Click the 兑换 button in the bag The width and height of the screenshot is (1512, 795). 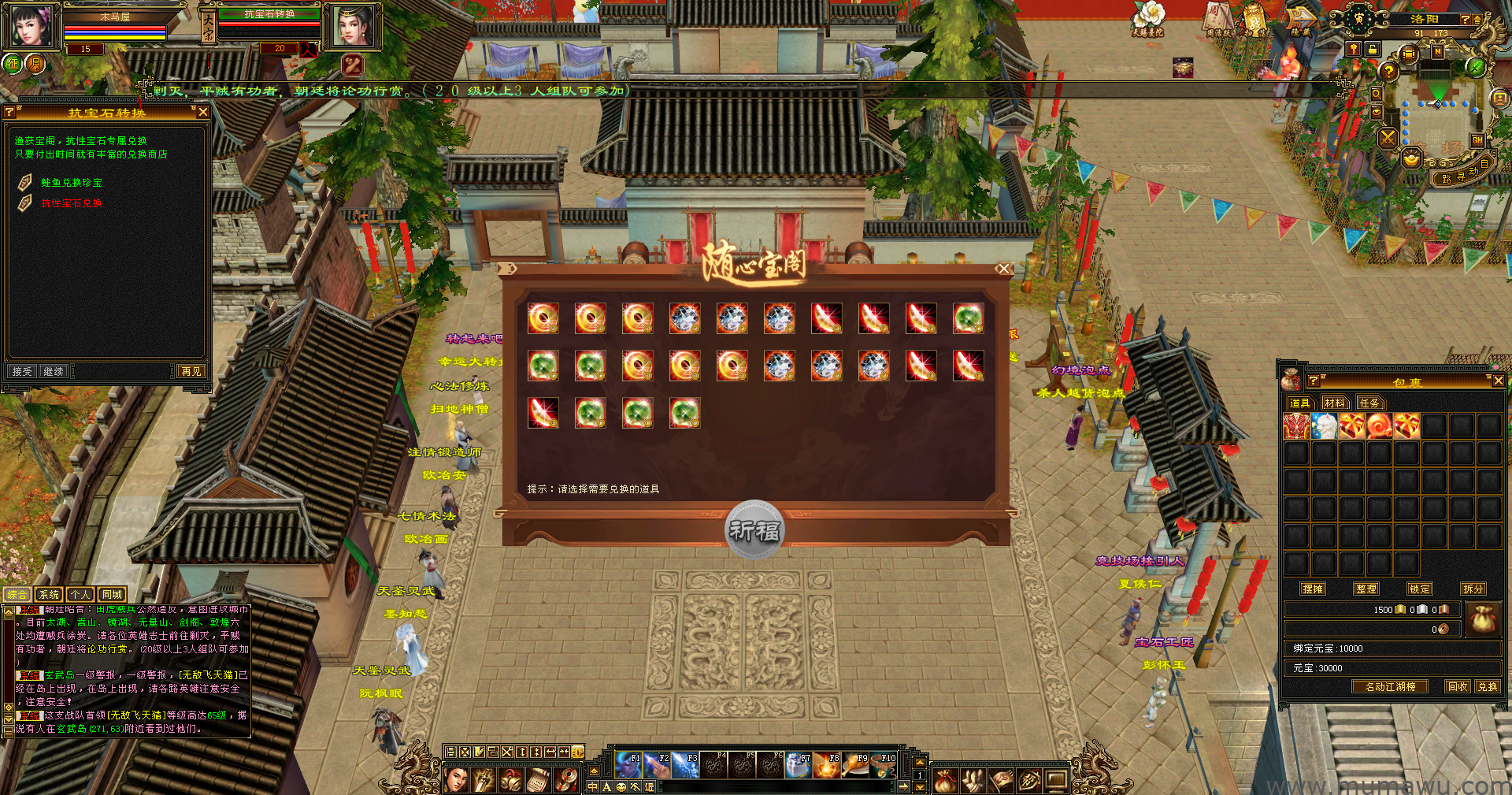(x=1488, y=686)
